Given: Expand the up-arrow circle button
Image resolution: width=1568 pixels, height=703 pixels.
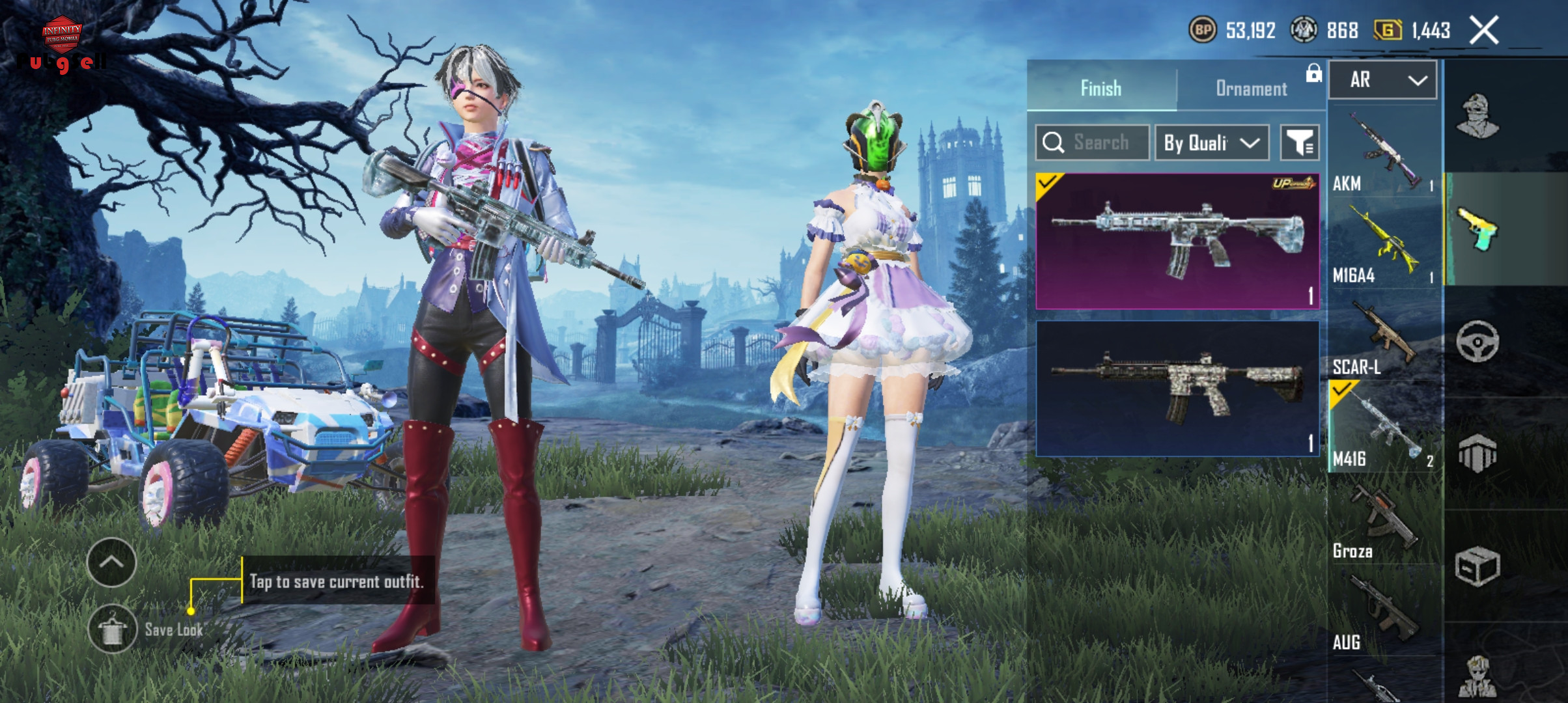Looking at the screenshot, I should pyautogui.click(x=111, y=562).
